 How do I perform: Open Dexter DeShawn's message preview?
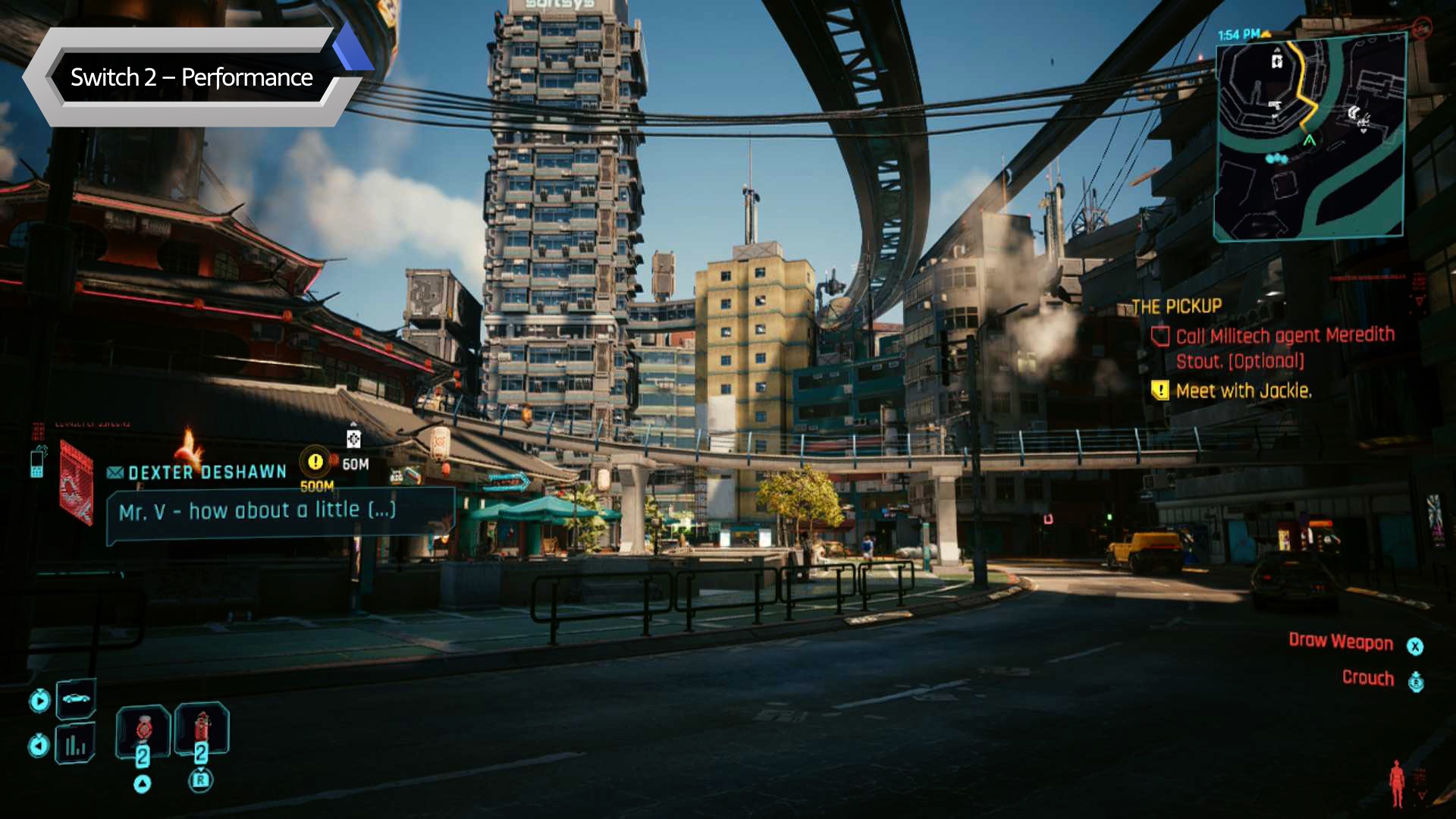pyautogui.click(x=258, y=511)
